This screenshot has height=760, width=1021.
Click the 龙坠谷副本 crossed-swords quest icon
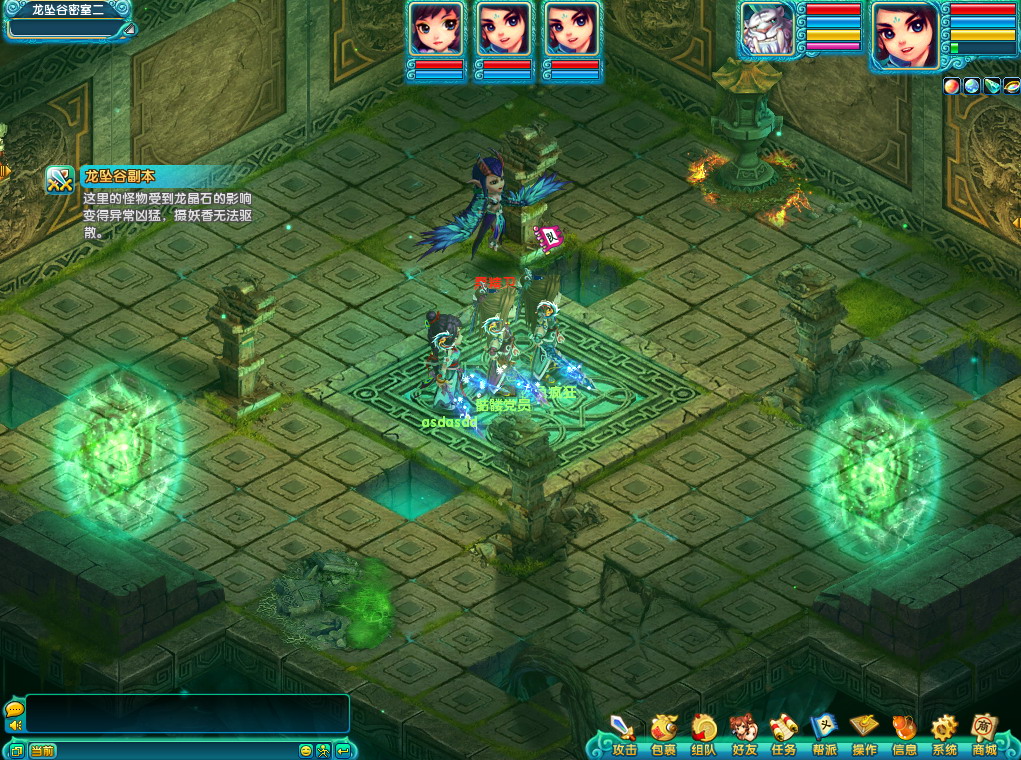(60, 180)
